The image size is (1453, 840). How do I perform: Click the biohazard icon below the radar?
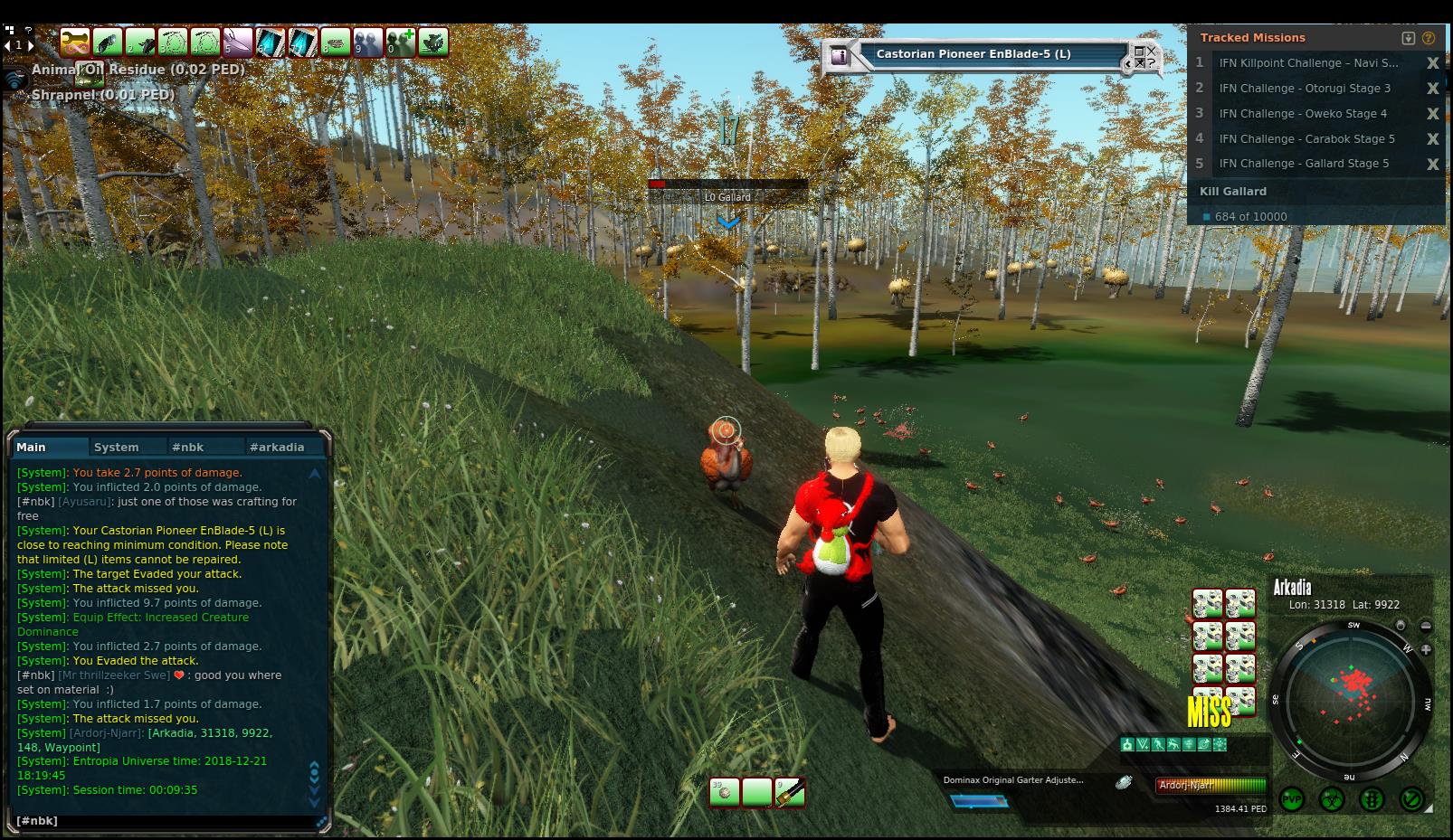[1332, 800]
